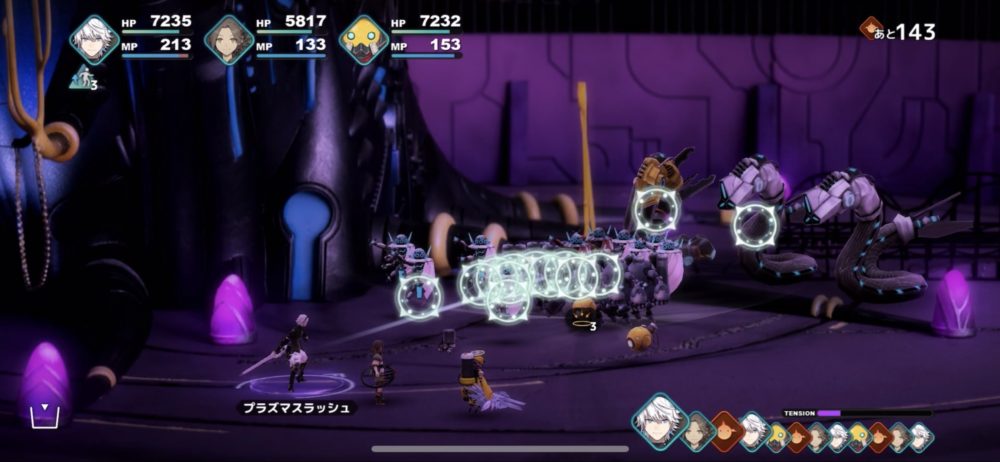
Task: Select the white-haired hero's party portrait
Action: point(94,40)
